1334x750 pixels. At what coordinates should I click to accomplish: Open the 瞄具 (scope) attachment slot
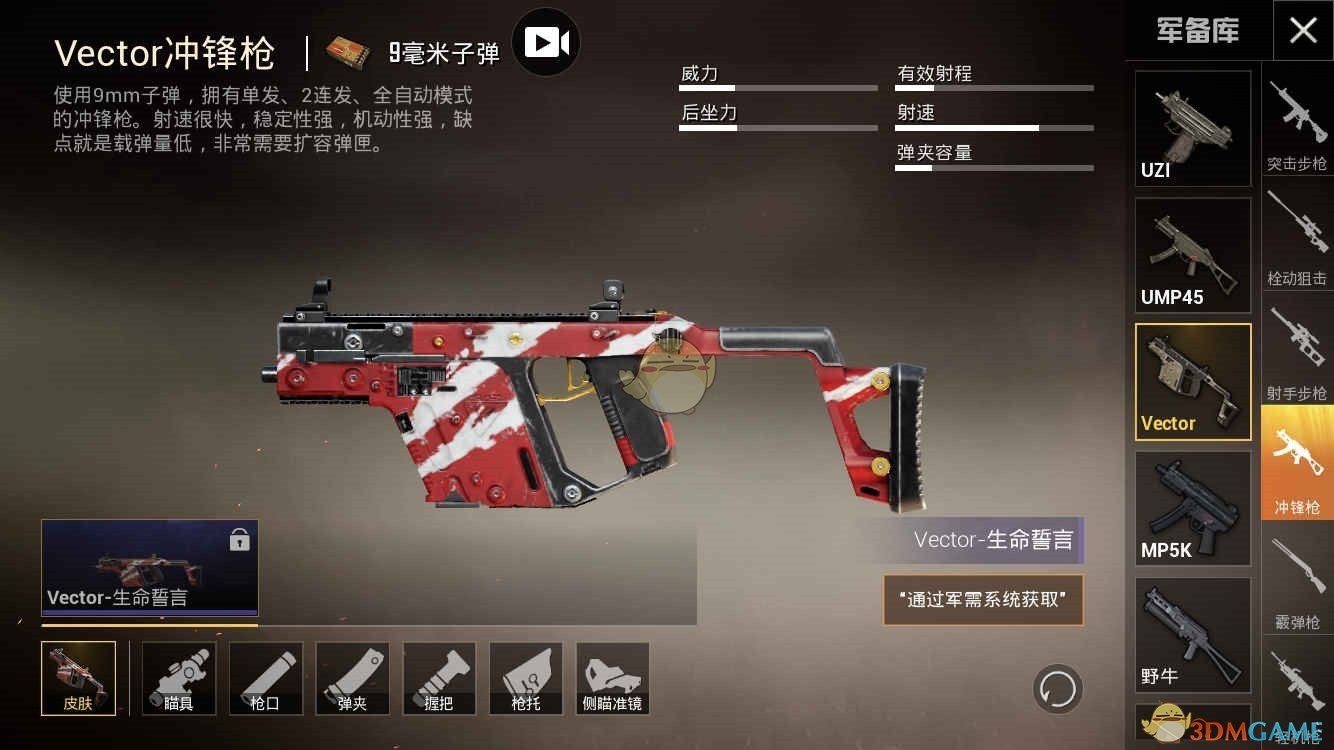tap(178, 678)
